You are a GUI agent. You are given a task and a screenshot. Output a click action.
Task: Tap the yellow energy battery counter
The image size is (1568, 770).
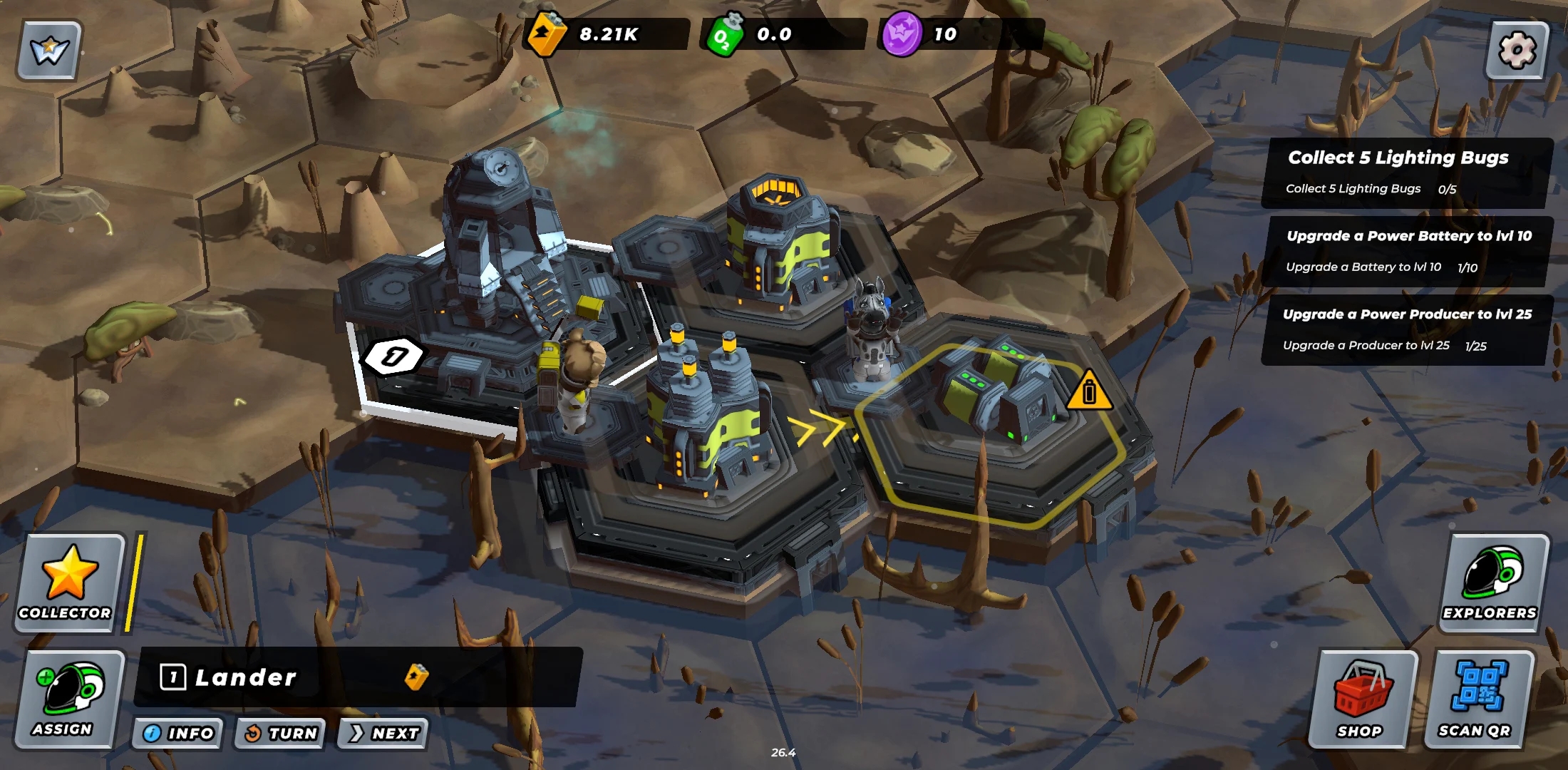point(606,34)
